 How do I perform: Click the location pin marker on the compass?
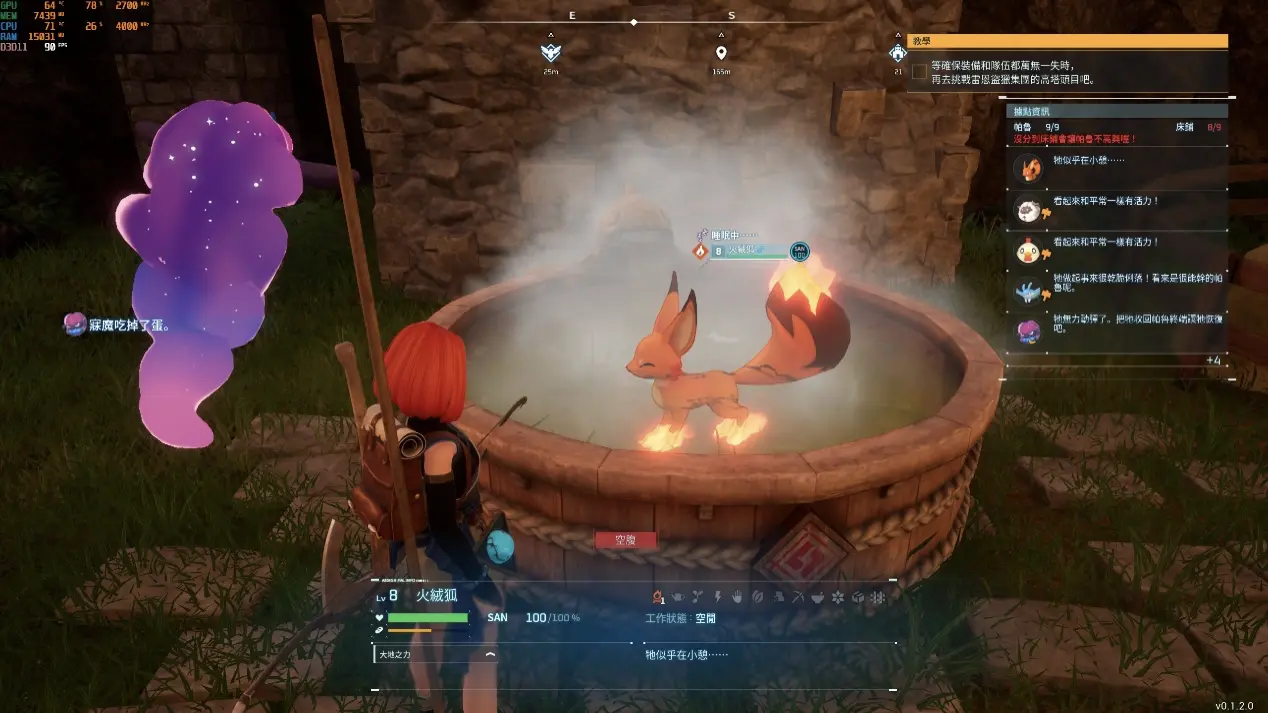pyautogui.click(x=721, y=52)
